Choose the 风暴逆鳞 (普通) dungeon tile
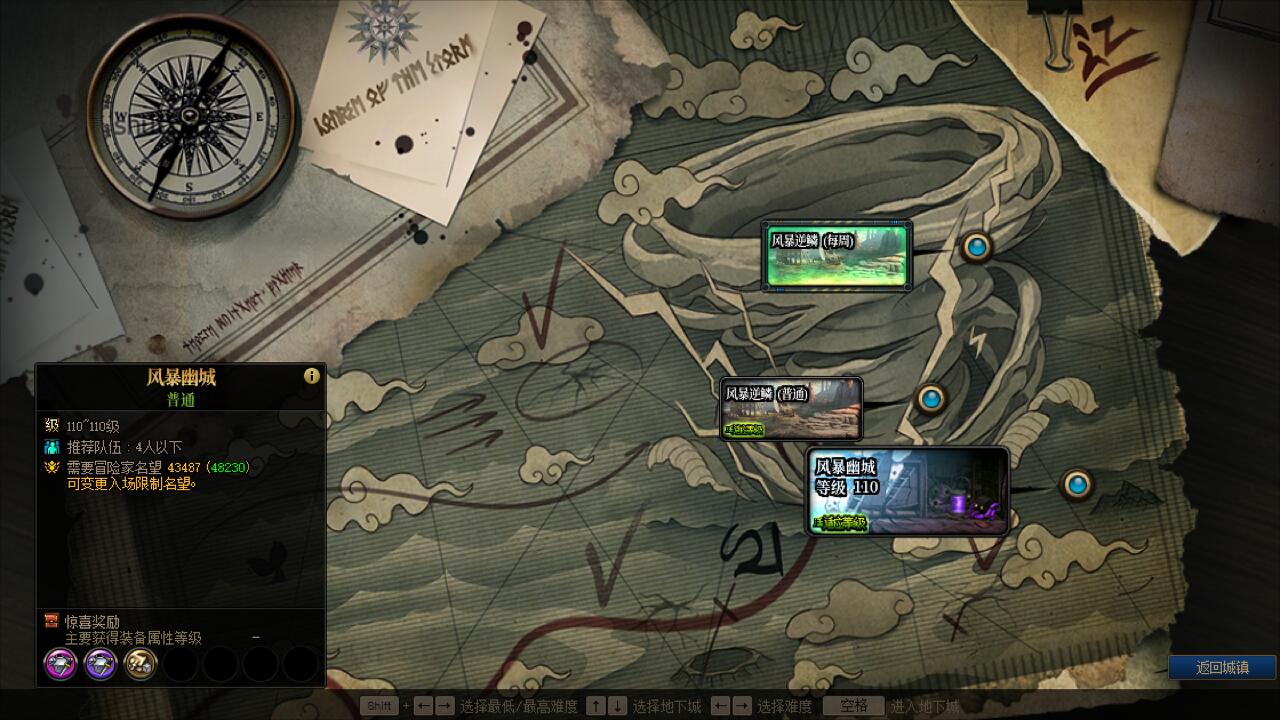1280x720 pixels. 791,409
